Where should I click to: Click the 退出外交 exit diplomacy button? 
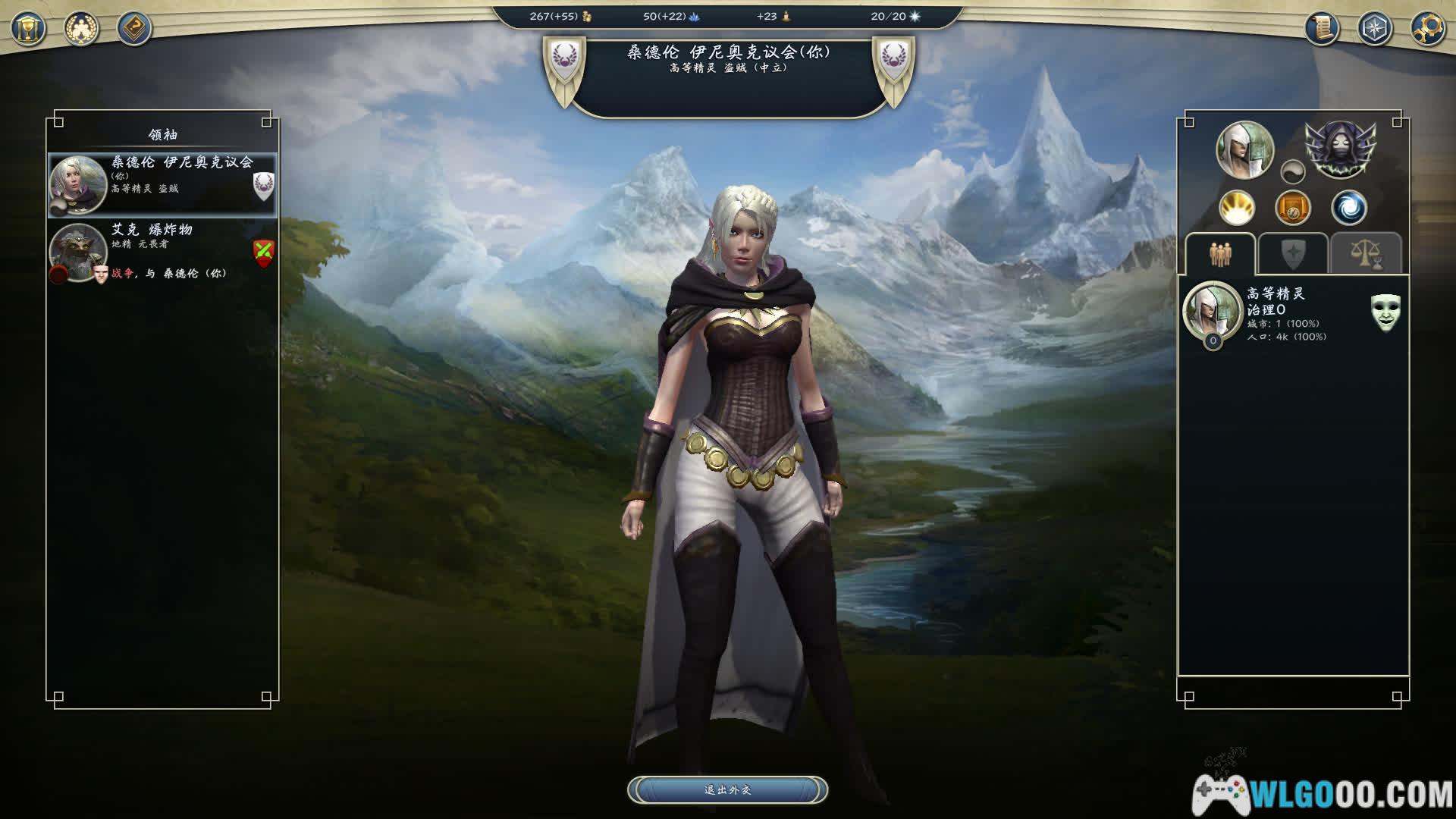coord(727,790)
